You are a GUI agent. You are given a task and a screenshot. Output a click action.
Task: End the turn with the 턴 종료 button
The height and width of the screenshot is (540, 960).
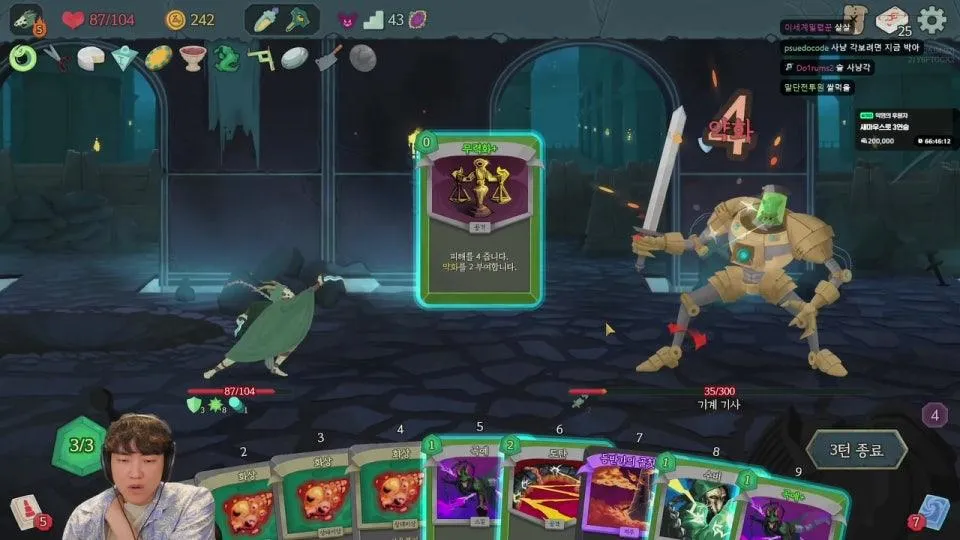tap(856, 450)
